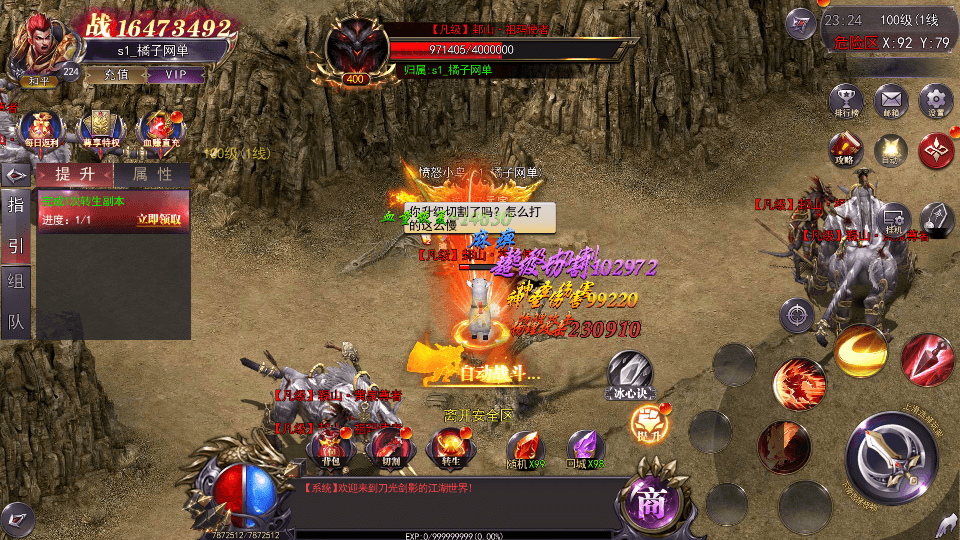Activate the 冰心诀 skill
960x540 pixels.
click(x=629, y=375)
